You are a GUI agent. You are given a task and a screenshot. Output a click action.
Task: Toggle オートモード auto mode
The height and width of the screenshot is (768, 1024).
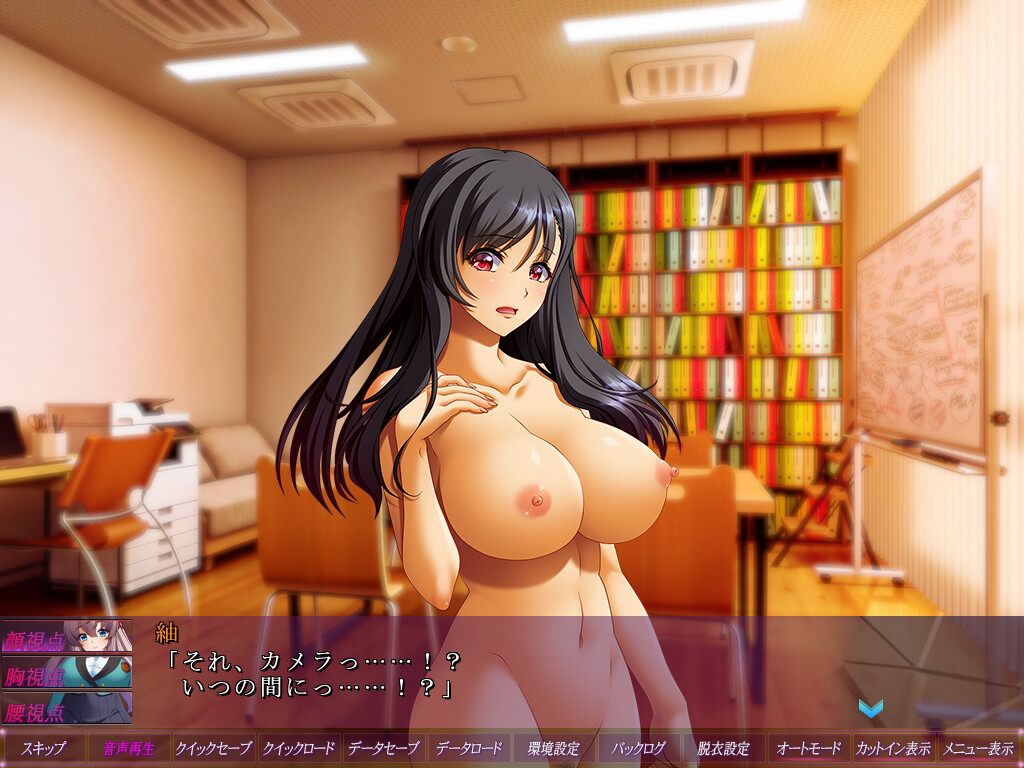point(808,748)
